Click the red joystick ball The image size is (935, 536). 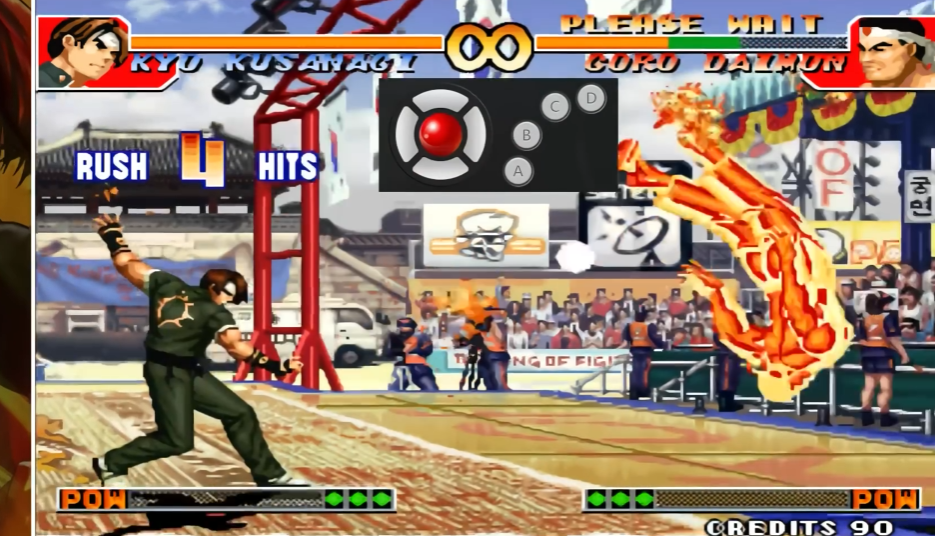click(x=441, y=134)
